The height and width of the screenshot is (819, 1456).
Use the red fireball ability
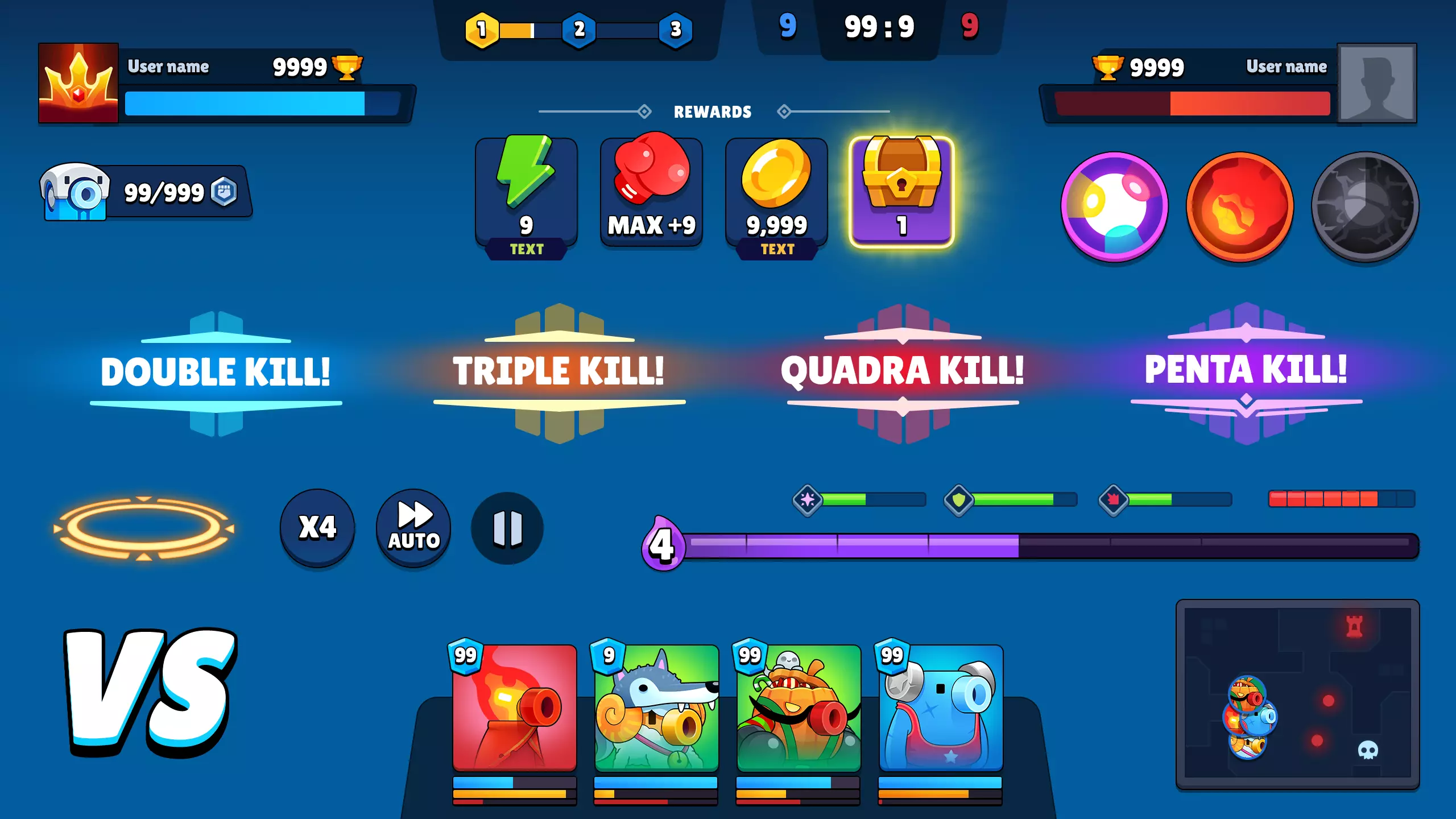(1240, 207)
